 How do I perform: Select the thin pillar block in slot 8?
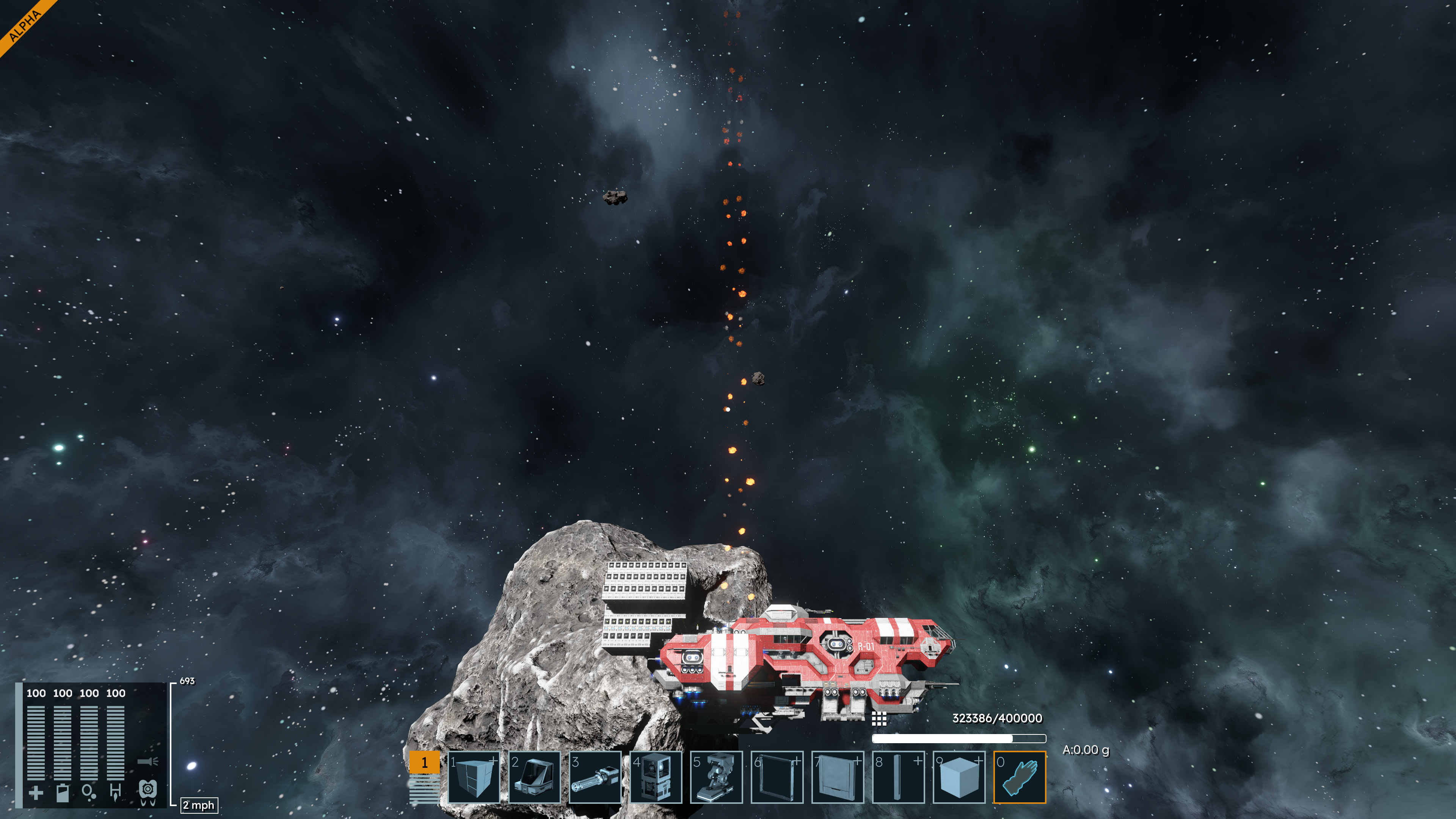(898, 777)
